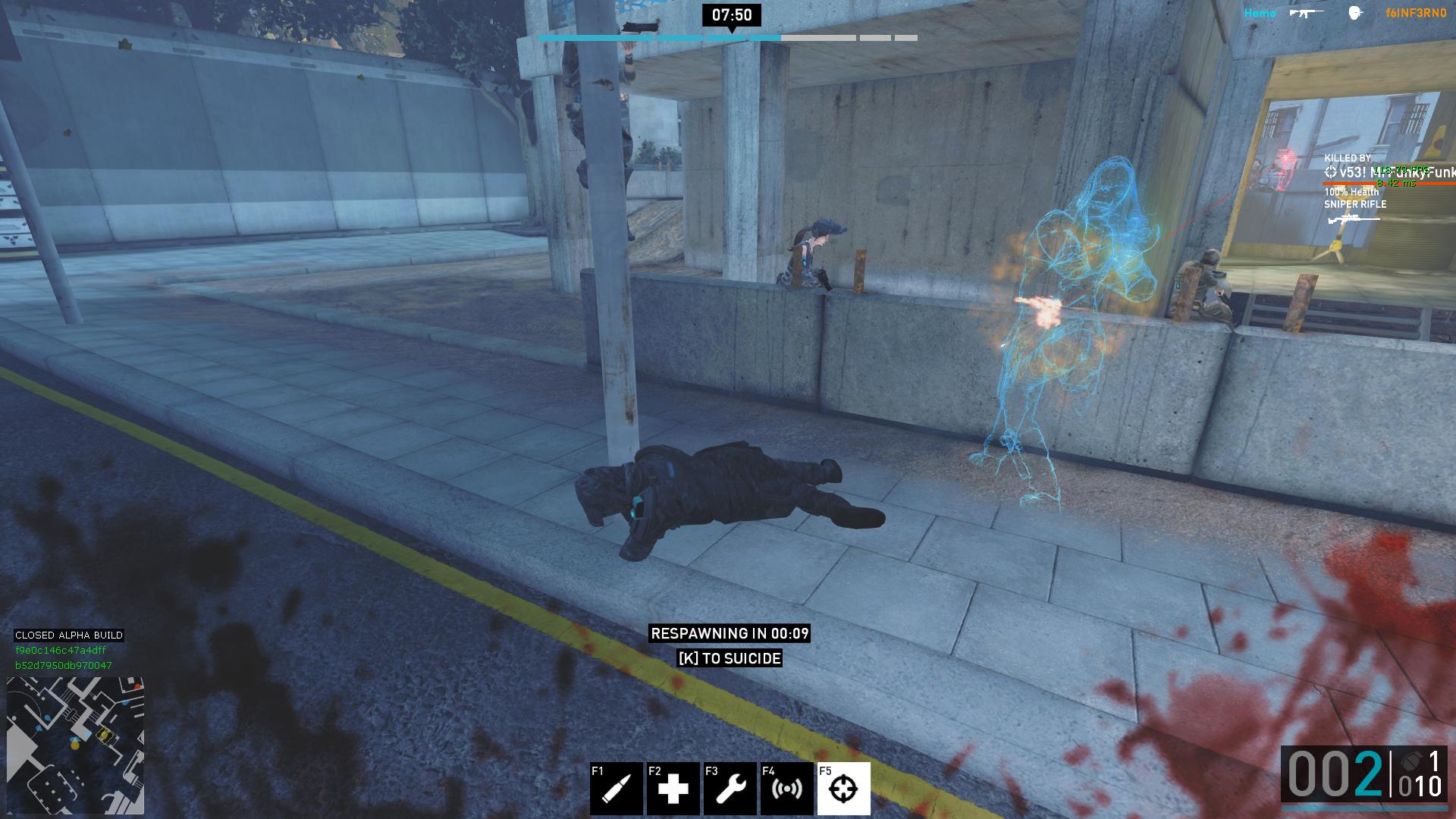Activate the F3 wrench repair slot

click(730, 789)
